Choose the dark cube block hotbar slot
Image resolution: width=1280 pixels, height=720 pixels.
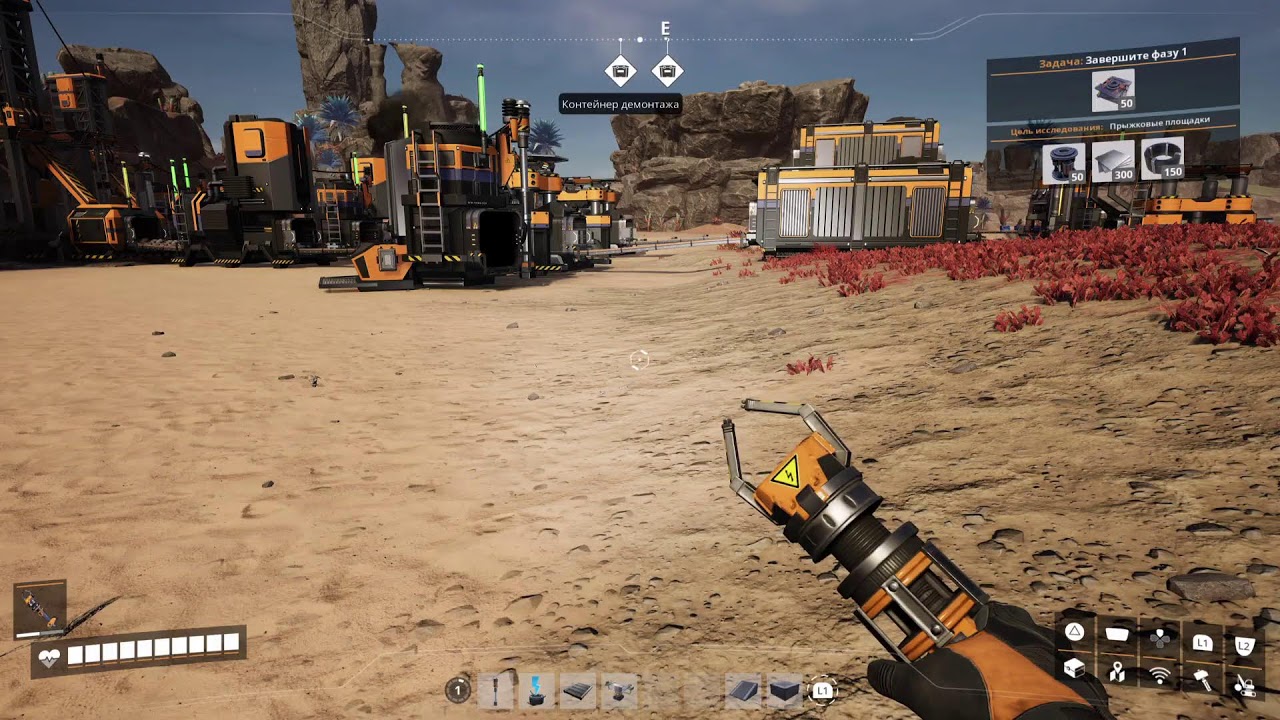784,690
